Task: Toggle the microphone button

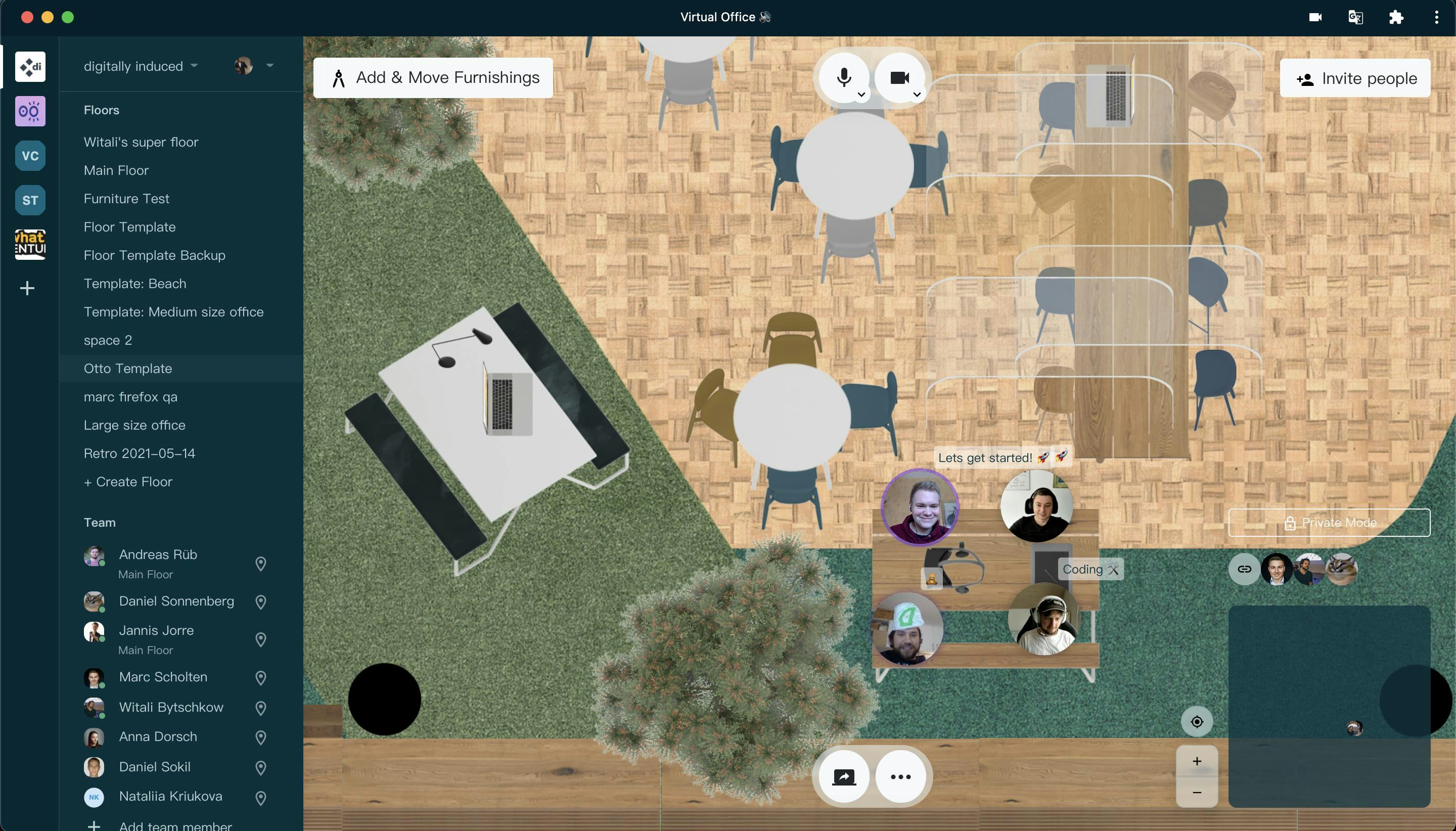Action: (844, 78)
